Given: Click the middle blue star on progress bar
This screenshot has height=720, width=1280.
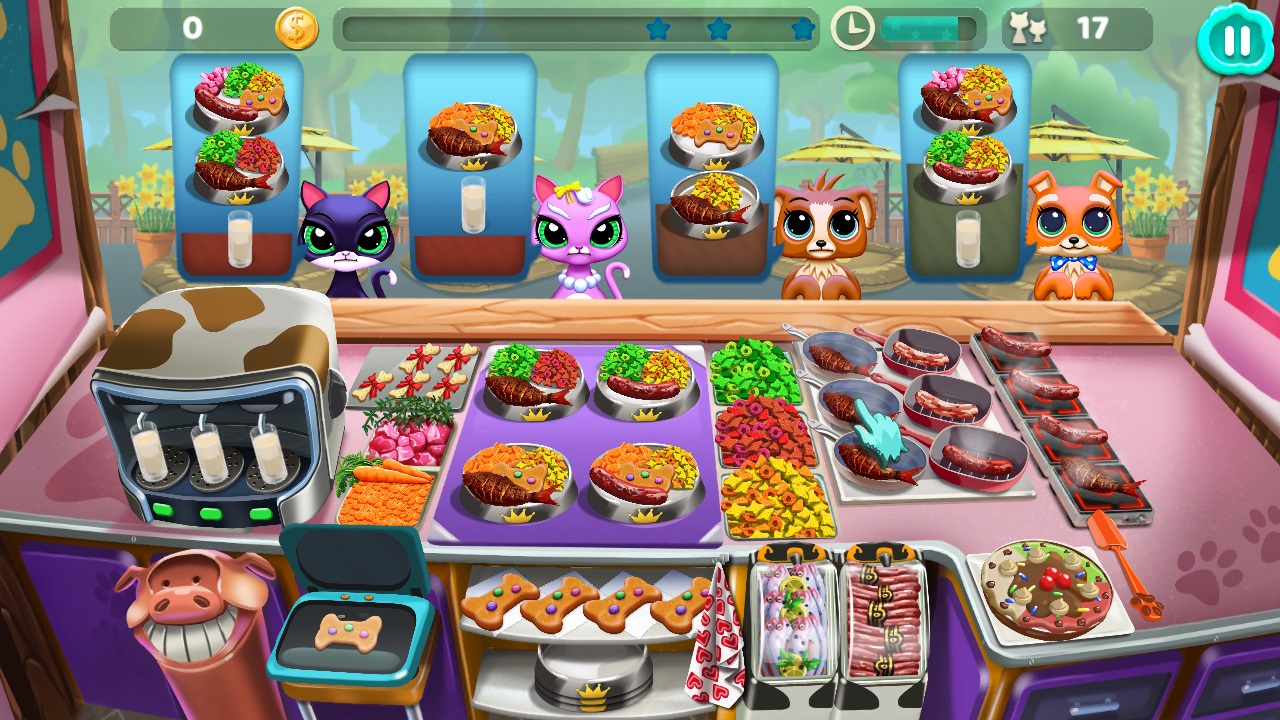Looking at the screenshot, I should click(x=720, y=30).
